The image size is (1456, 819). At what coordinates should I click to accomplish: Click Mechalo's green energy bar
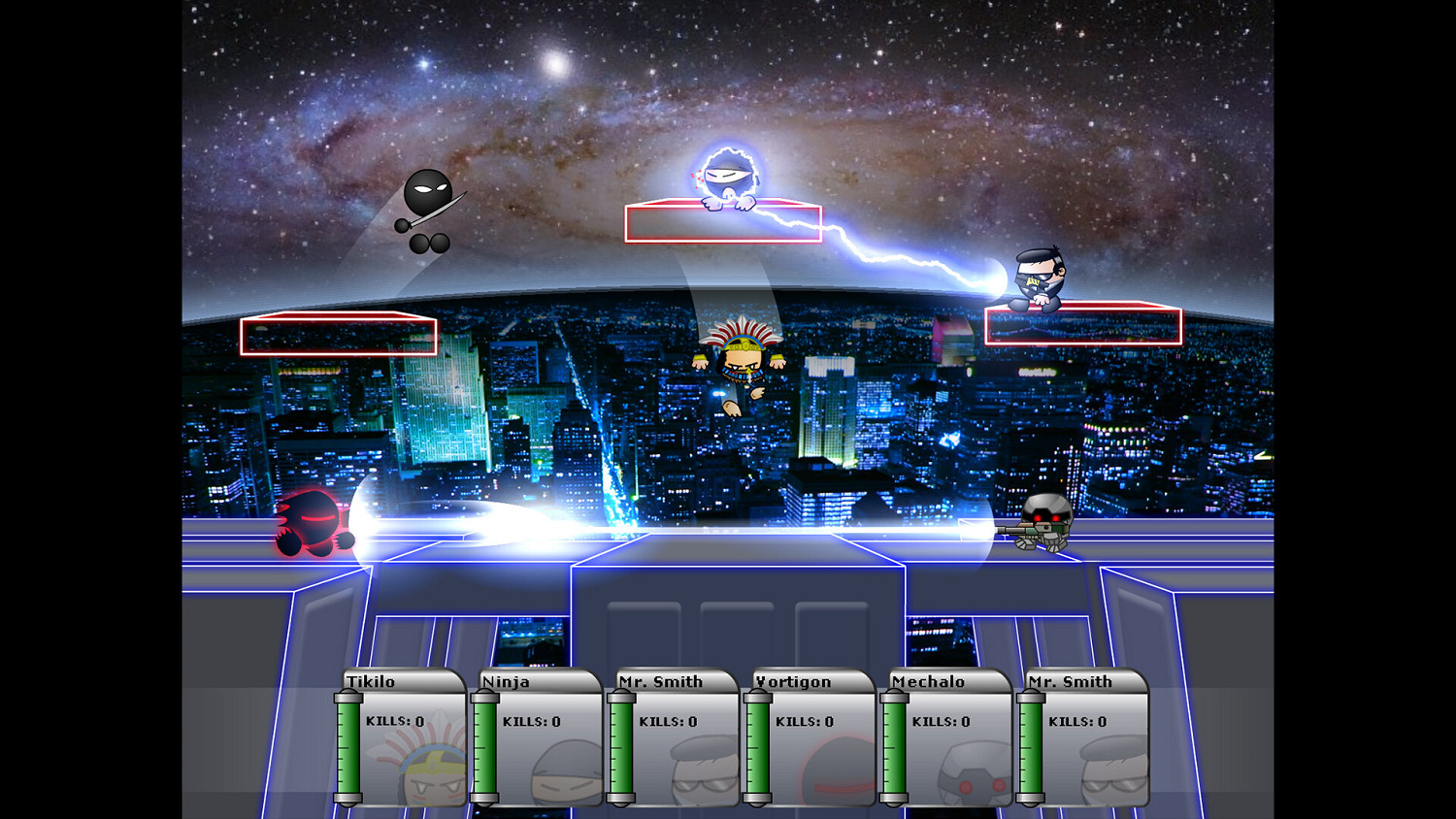click(893, 747)
